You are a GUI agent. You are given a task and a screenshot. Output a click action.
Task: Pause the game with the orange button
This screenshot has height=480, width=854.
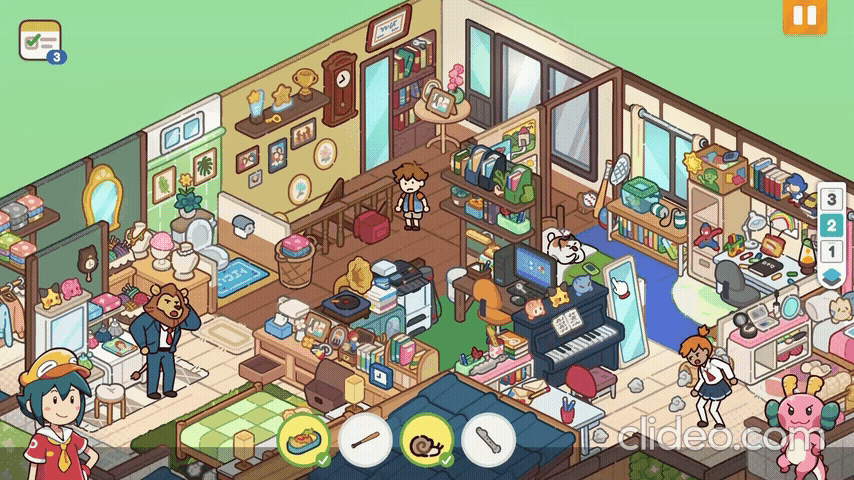point(805,16)
